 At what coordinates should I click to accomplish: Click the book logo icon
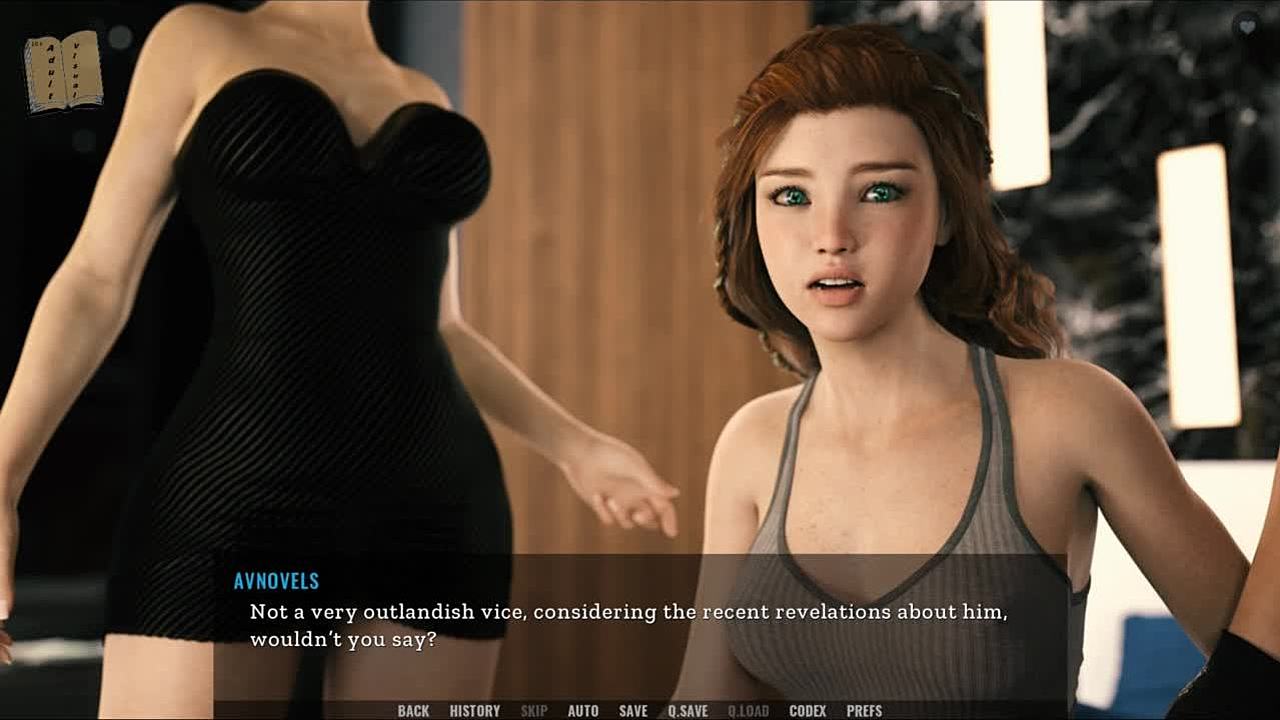(63, 71)
